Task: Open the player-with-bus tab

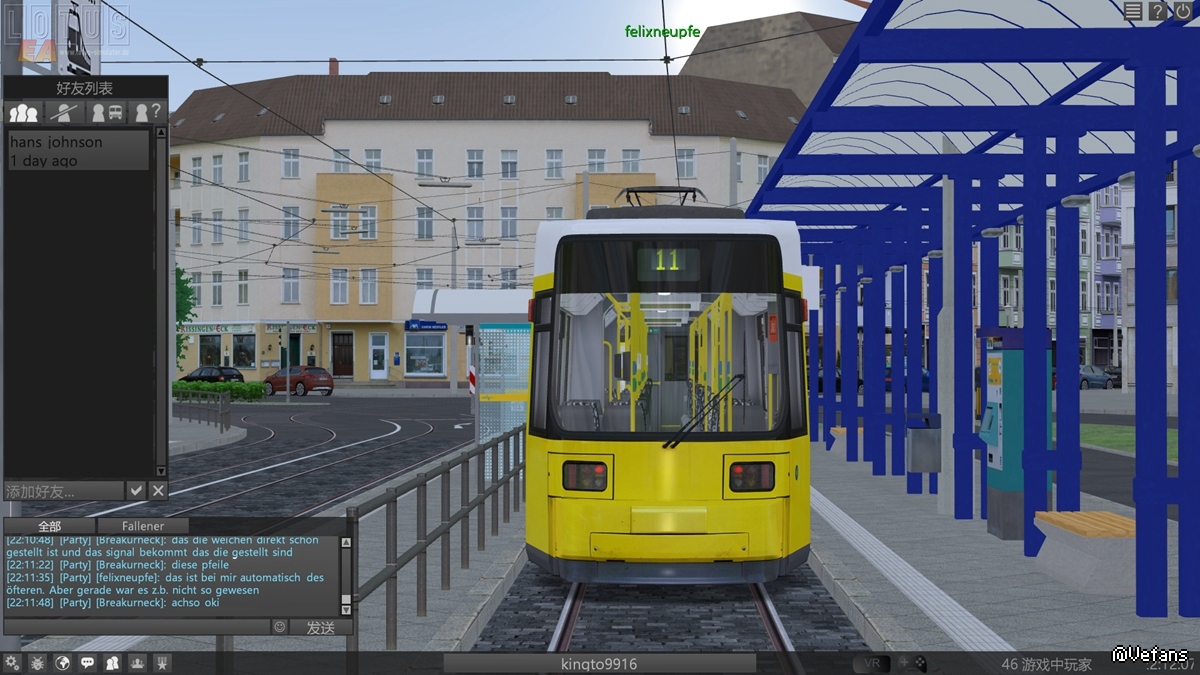Action: coord(108,112)
